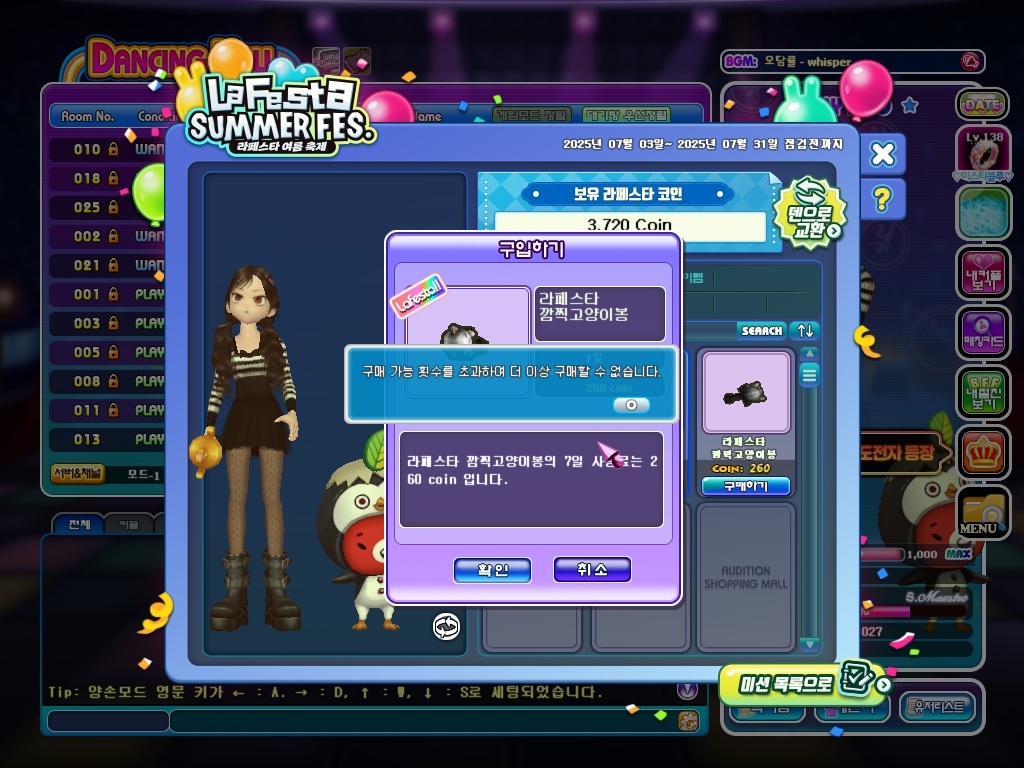Viewport: 1024px width, 768px height.
Task: Rotate the character preview with the refresh icon
Action: [446, 626]
